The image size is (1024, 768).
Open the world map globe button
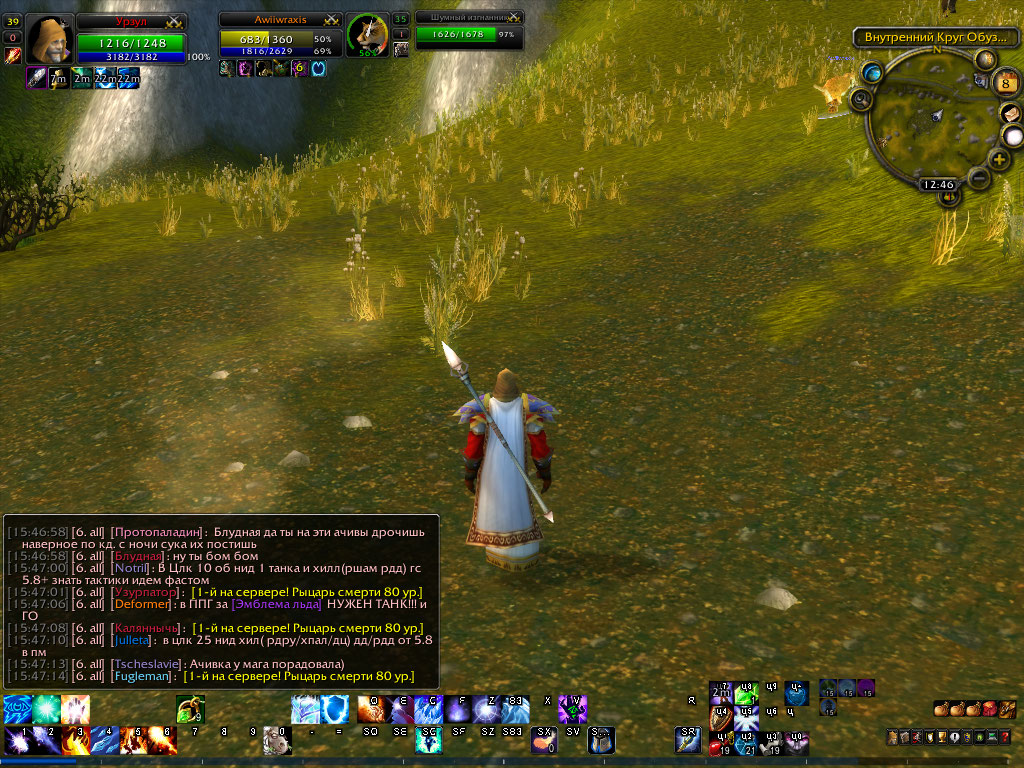tap(873, 72)
